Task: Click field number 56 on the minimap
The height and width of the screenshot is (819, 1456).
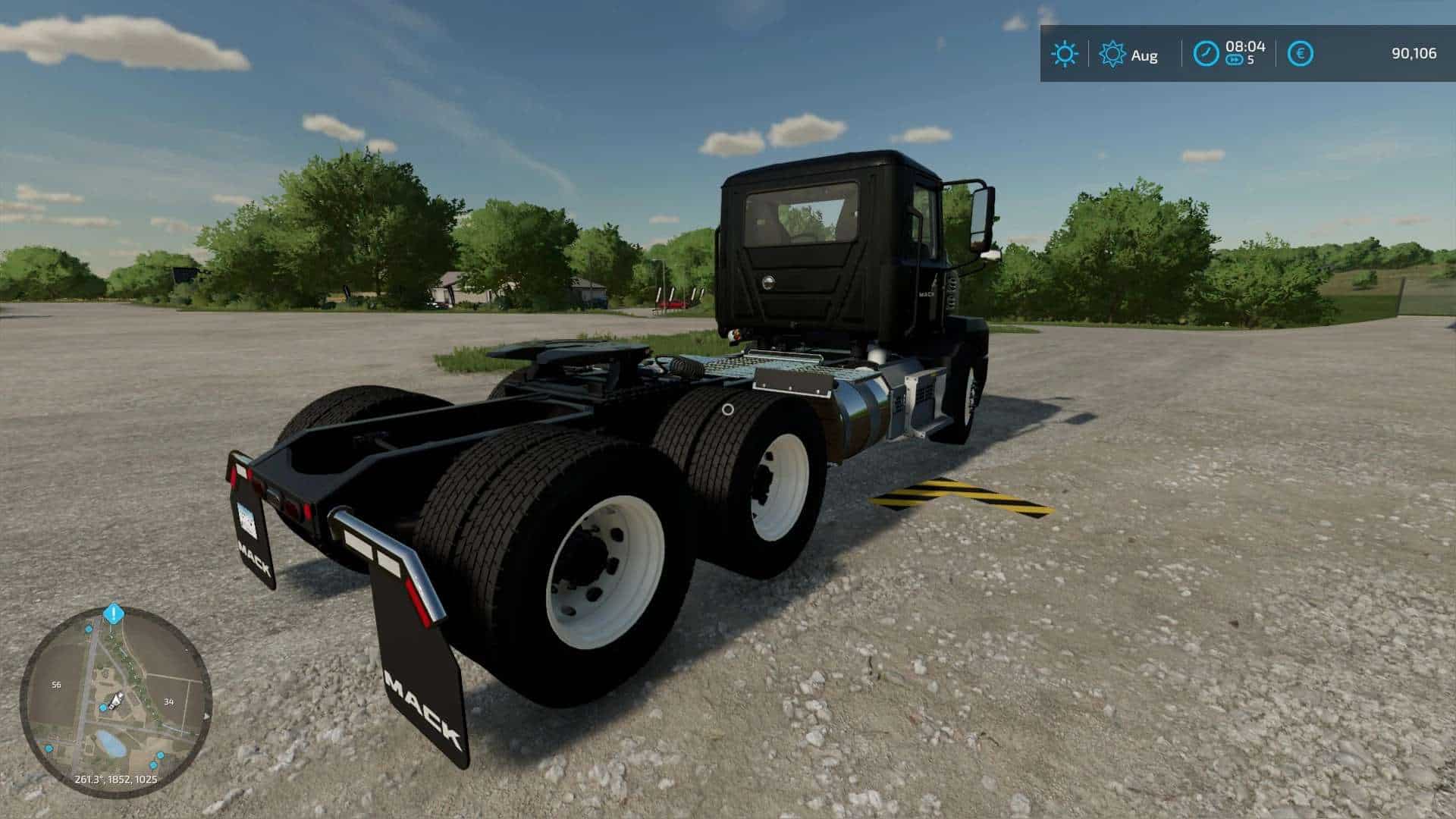Action: tap(57, 684)
